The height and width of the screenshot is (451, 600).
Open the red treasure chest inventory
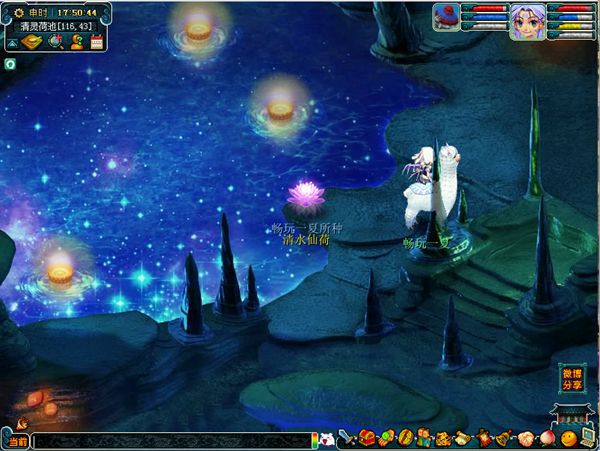click(x=367, y=438)
